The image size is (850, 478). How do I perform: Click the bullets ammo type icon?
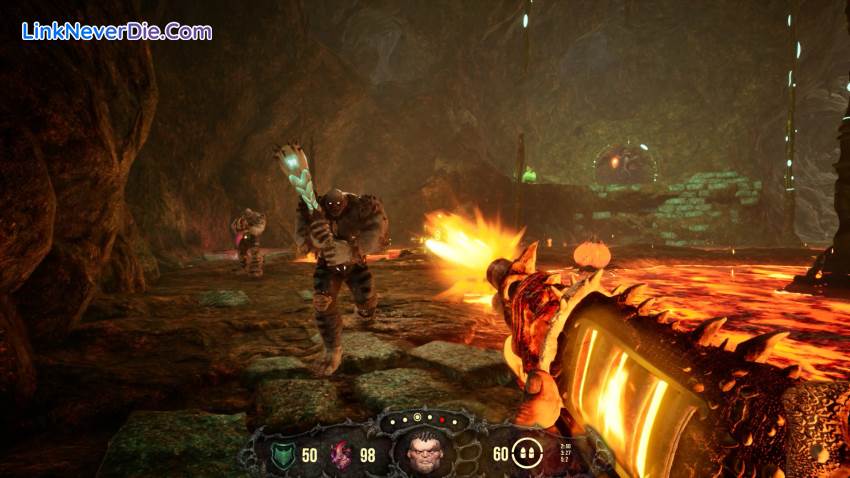tap(524, 455)
